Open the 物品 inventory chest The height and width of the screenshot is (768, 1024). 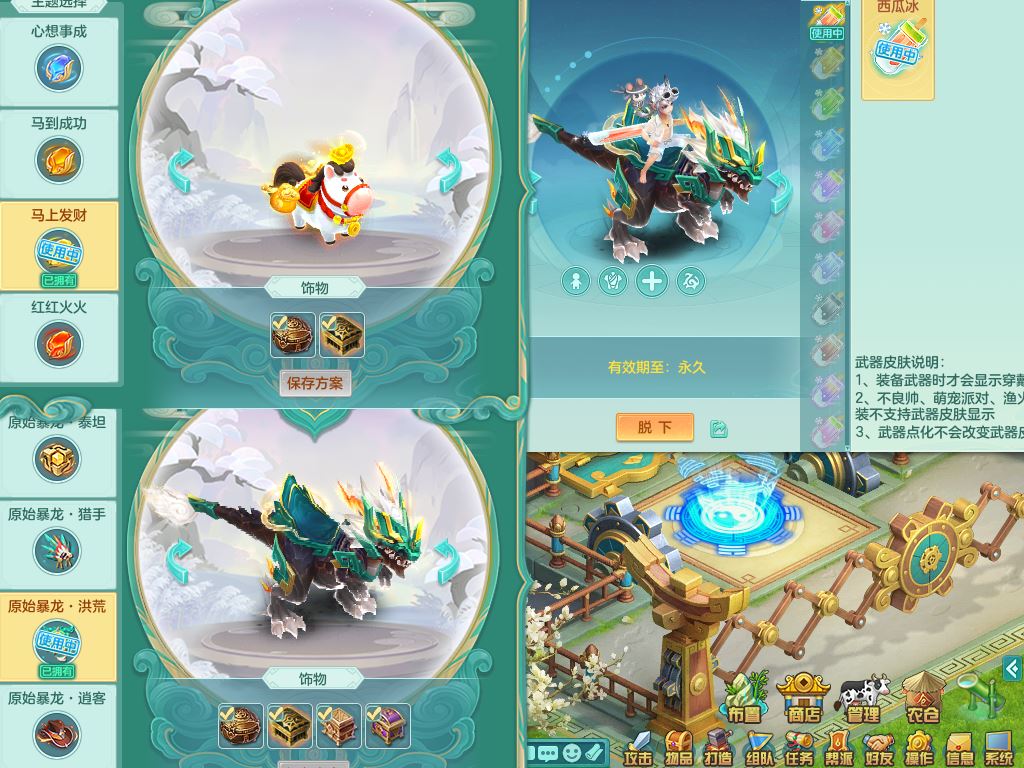(679, 749)
